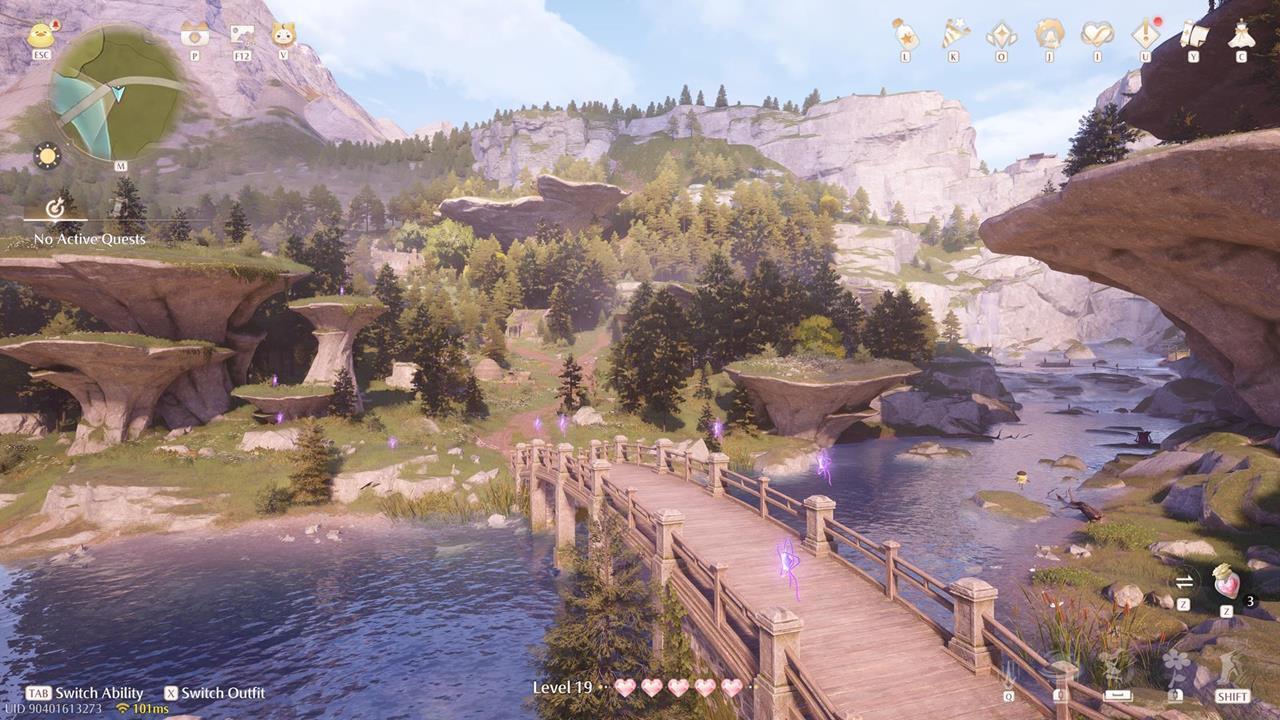Viewport: 1280px width, 720px height.
Task: Click the swap arrows item switch button
Action: click(x=1184, y=582)
